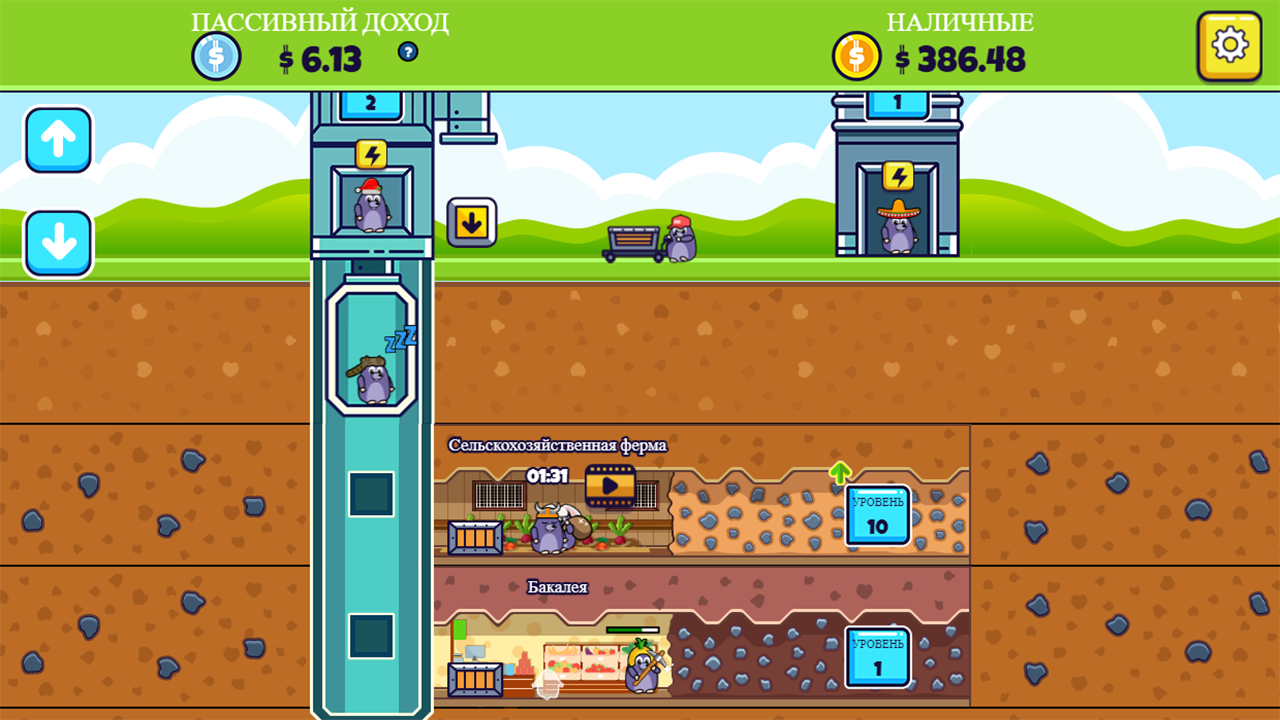Viewport: 1280px width, 720px height.
Task: Open the settings gear icon
Action: pyautogui.click(x=1228, y=44)
